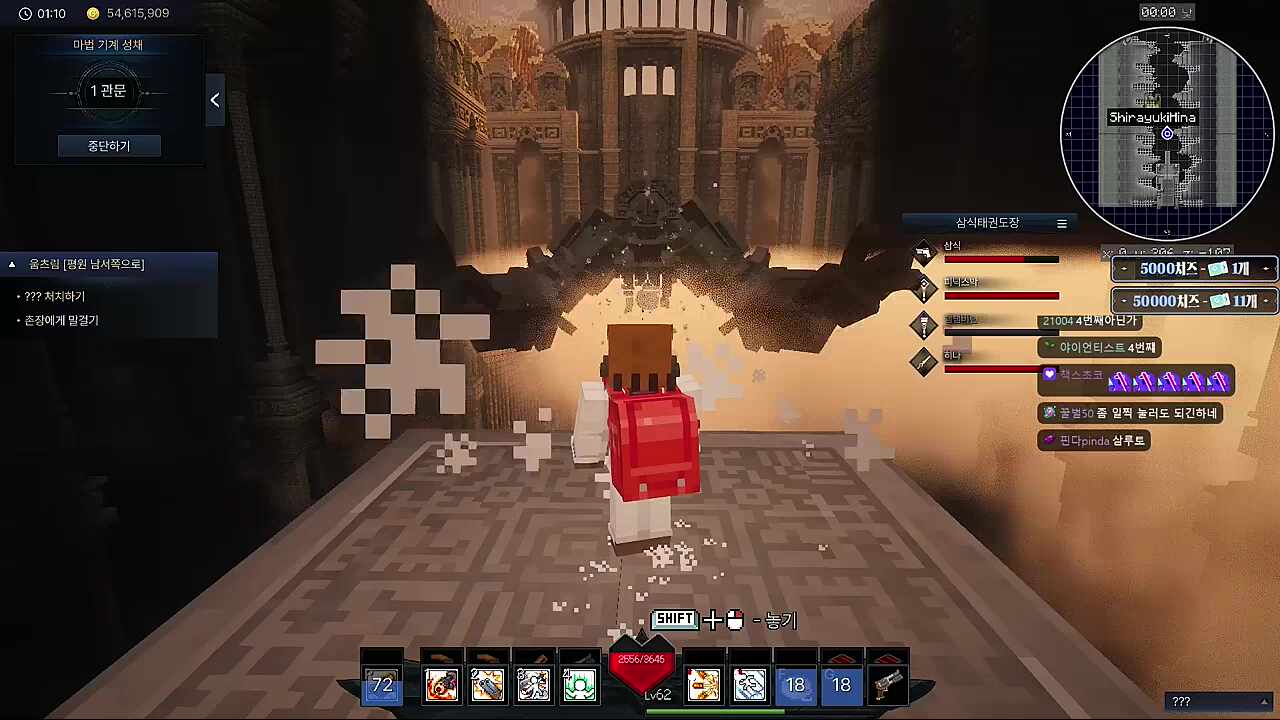Collapse the dungeon panel with the arrow

215,100
